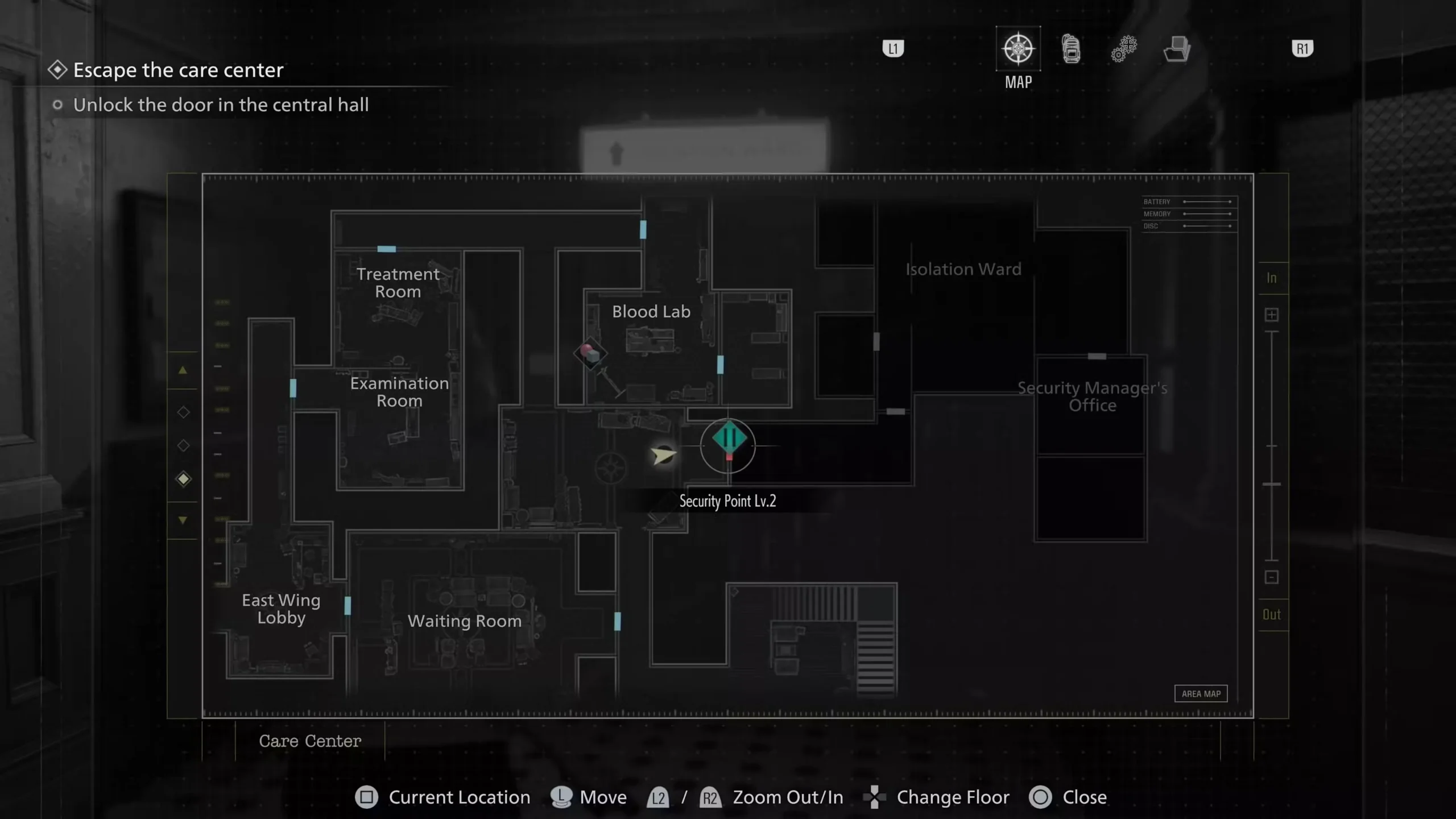The width and height of the screenshot is (1456, 819).
Task: Select the highlighted floor diamond indicator
Action: tap(183, 479)
